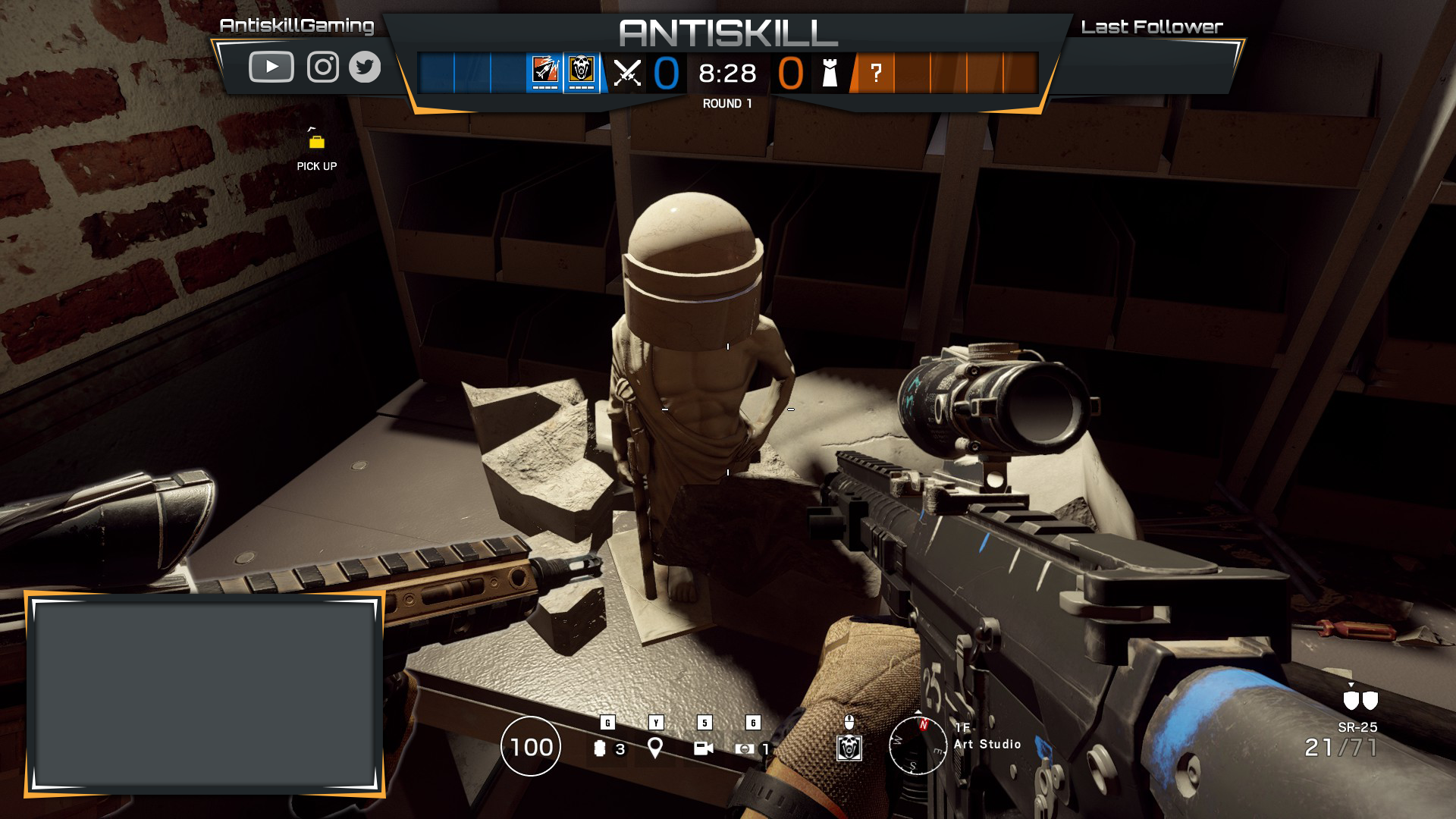The image size is (1456, 819).
Task: Click the crossed swords attacker icon
Action: (627, 74)
